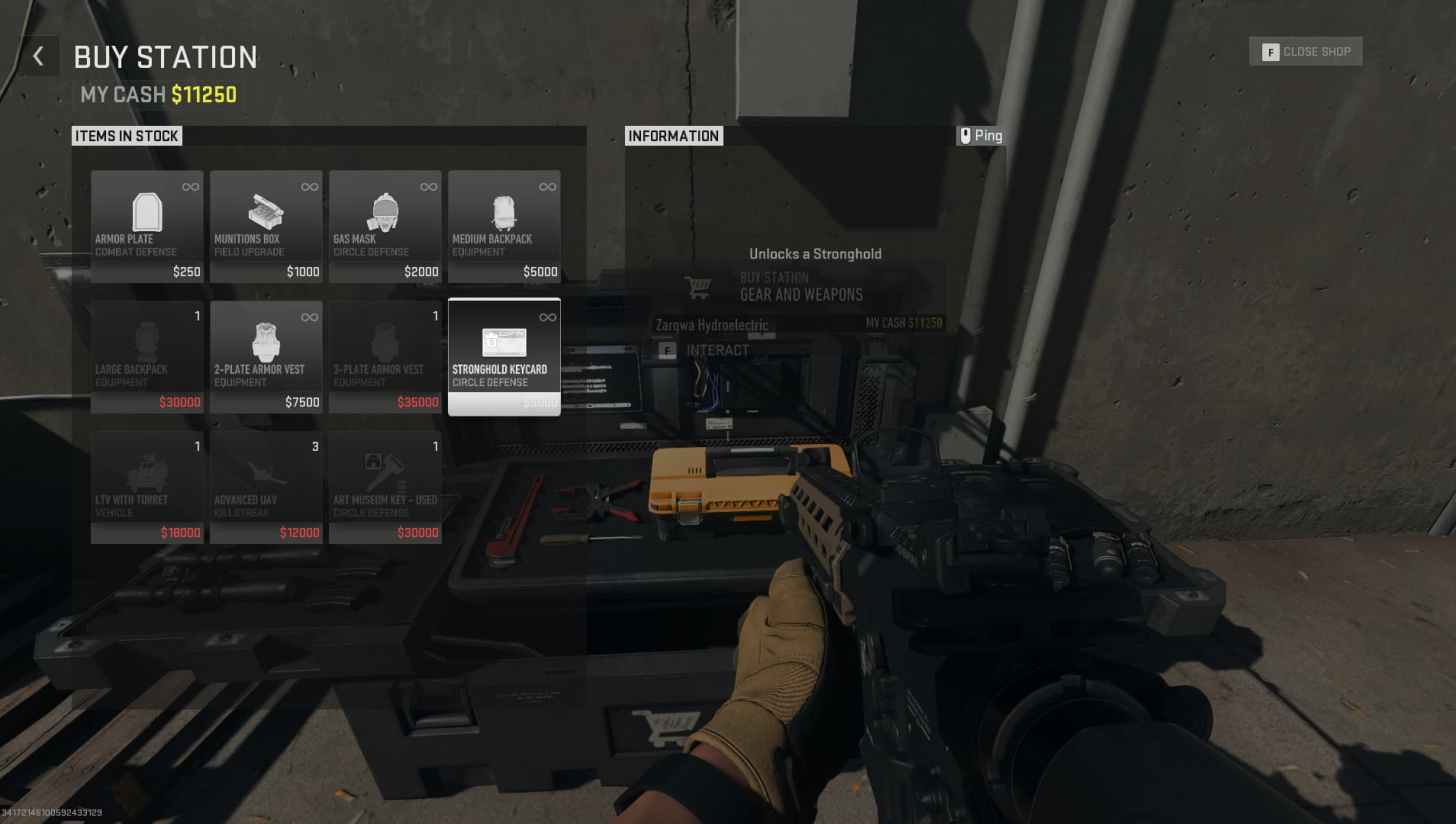The image size is (1456, 824).
Task: Click the Items in Stock header
Action: [x=126, y=135]
